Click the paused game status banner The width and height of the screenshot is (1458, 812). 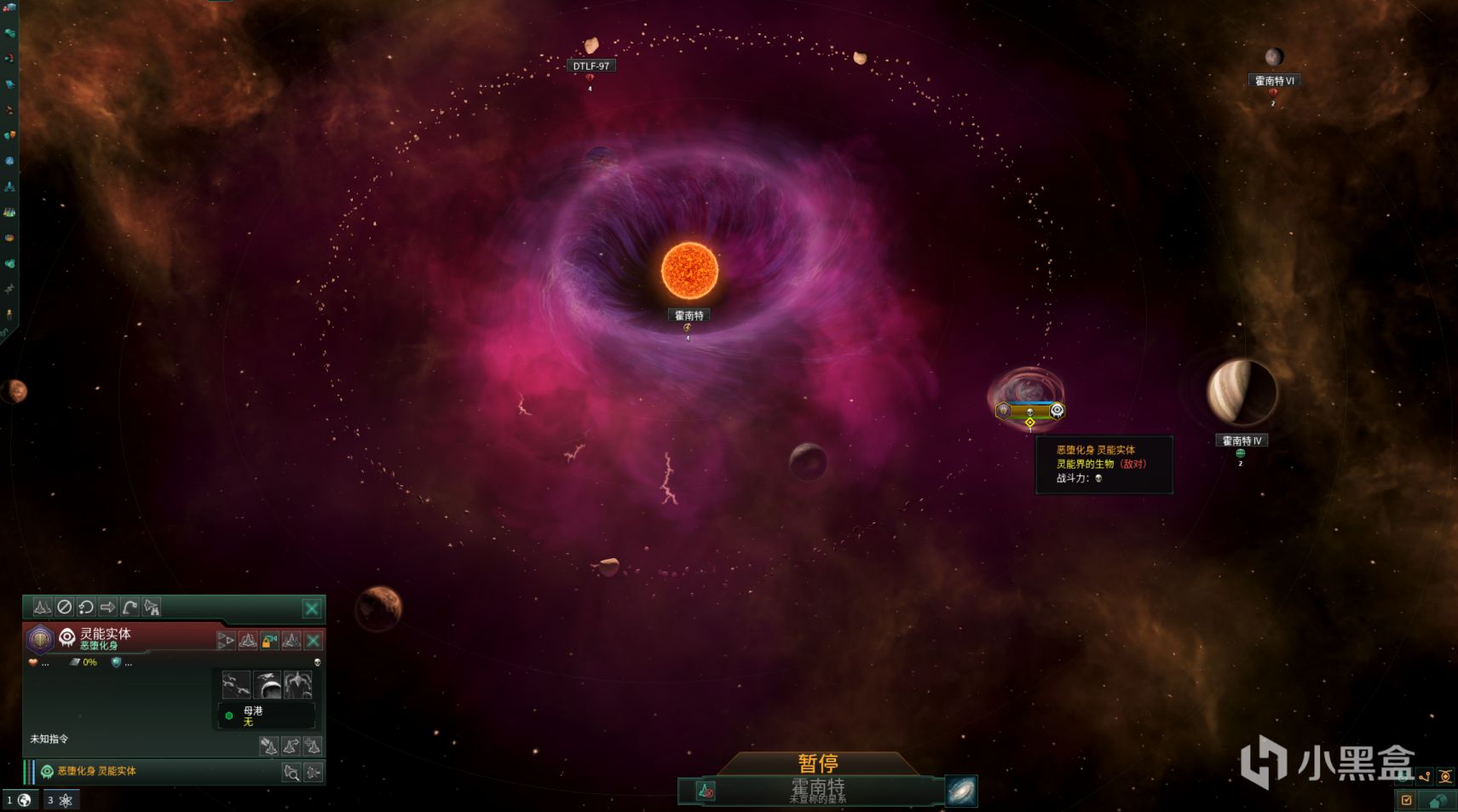[x=818, y=763]
